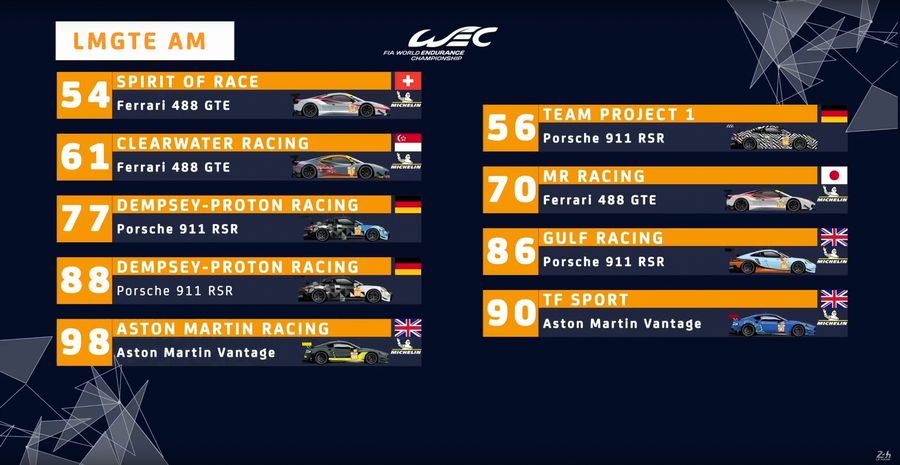Pick Gulf Racing Porsche number 86
The width and height of the screenshot is (900, 465).
pyautogui.click(x=665, y=251)
